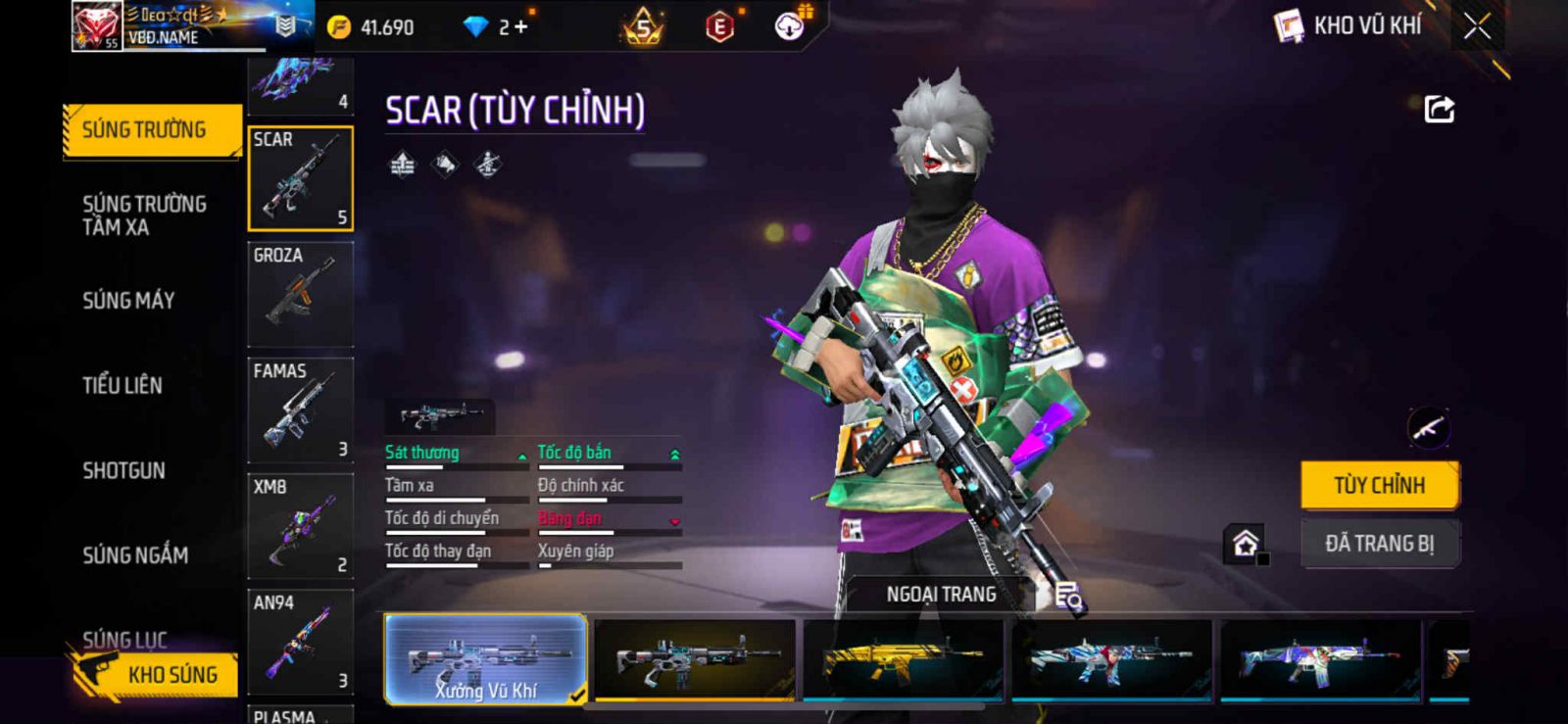This screenshot has height=724, width=1568.
Task: Open the Kho Súng button
Action: click(x=157, y=675)
